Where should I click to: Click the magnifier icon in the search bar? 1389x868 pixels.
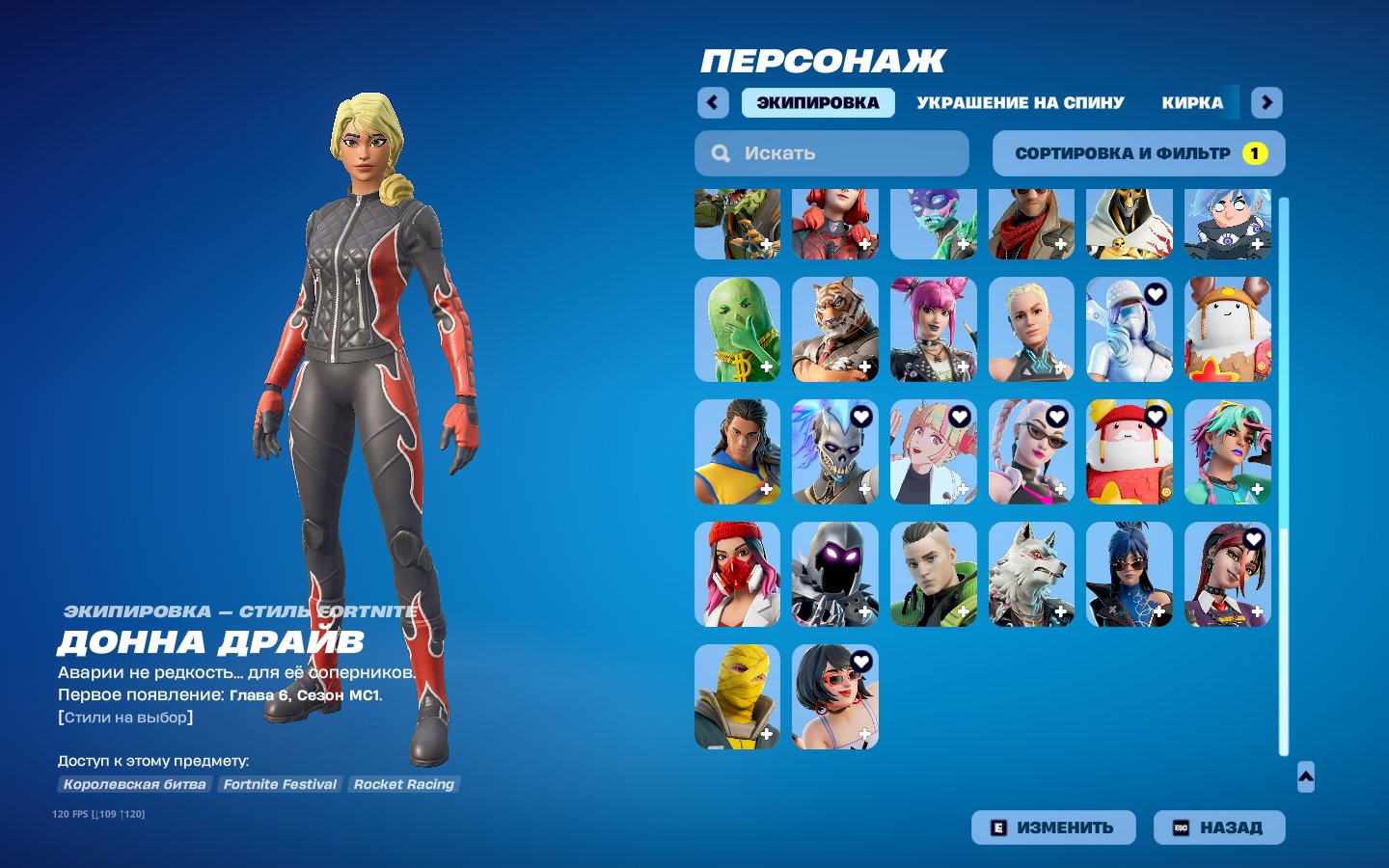pos(721,152)
